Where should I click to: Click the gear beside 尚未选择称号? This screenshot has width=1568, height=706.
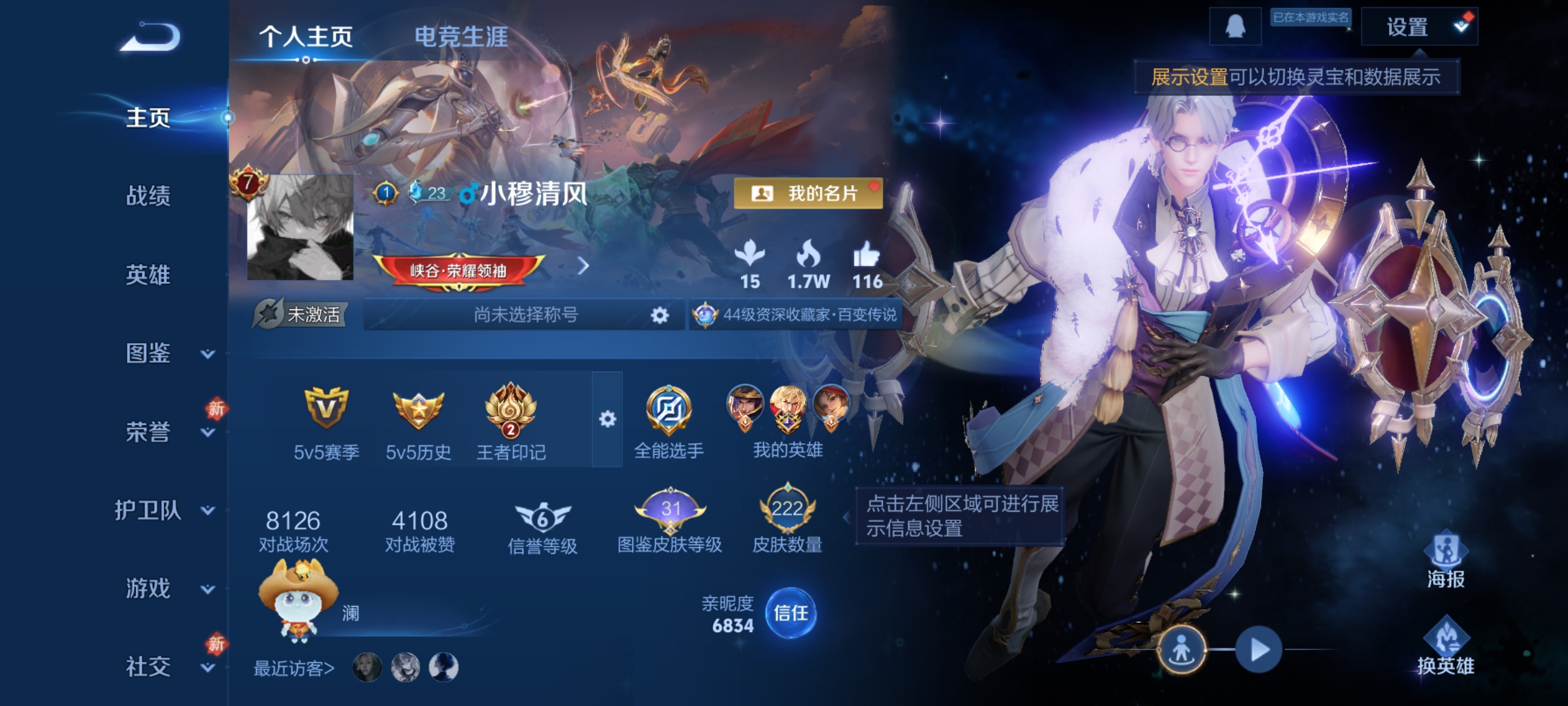pos(659,315)
